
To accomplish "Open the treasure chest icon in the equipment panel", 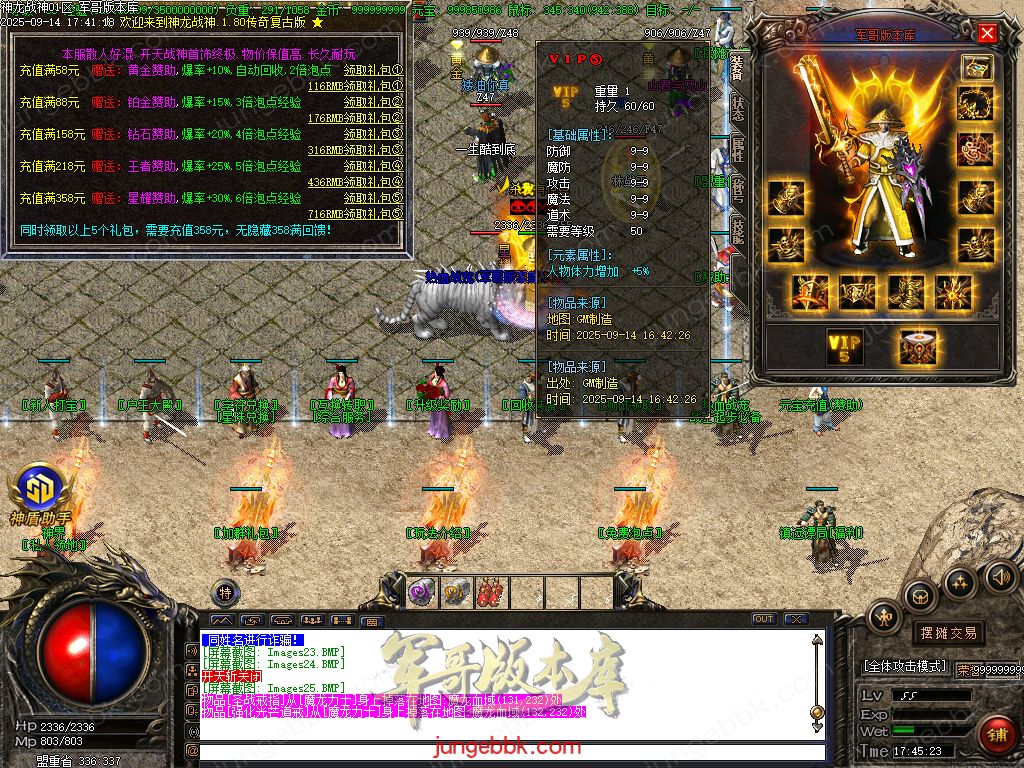I will click(x=976, y=66).
